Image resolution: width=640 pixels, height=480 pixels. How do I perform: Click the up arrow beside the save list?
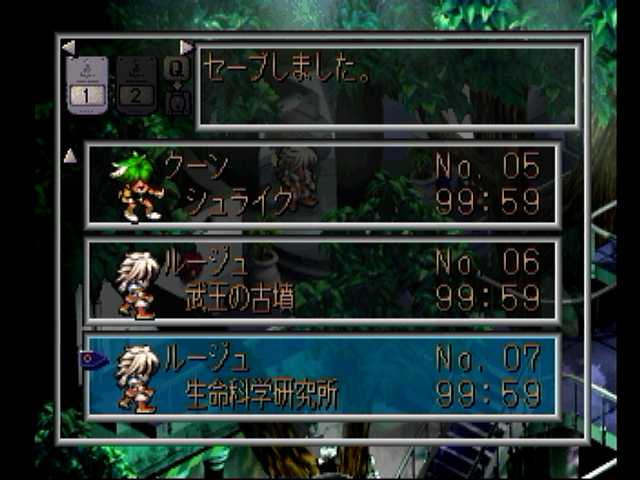pyautogui.click(x=70, y=156)
